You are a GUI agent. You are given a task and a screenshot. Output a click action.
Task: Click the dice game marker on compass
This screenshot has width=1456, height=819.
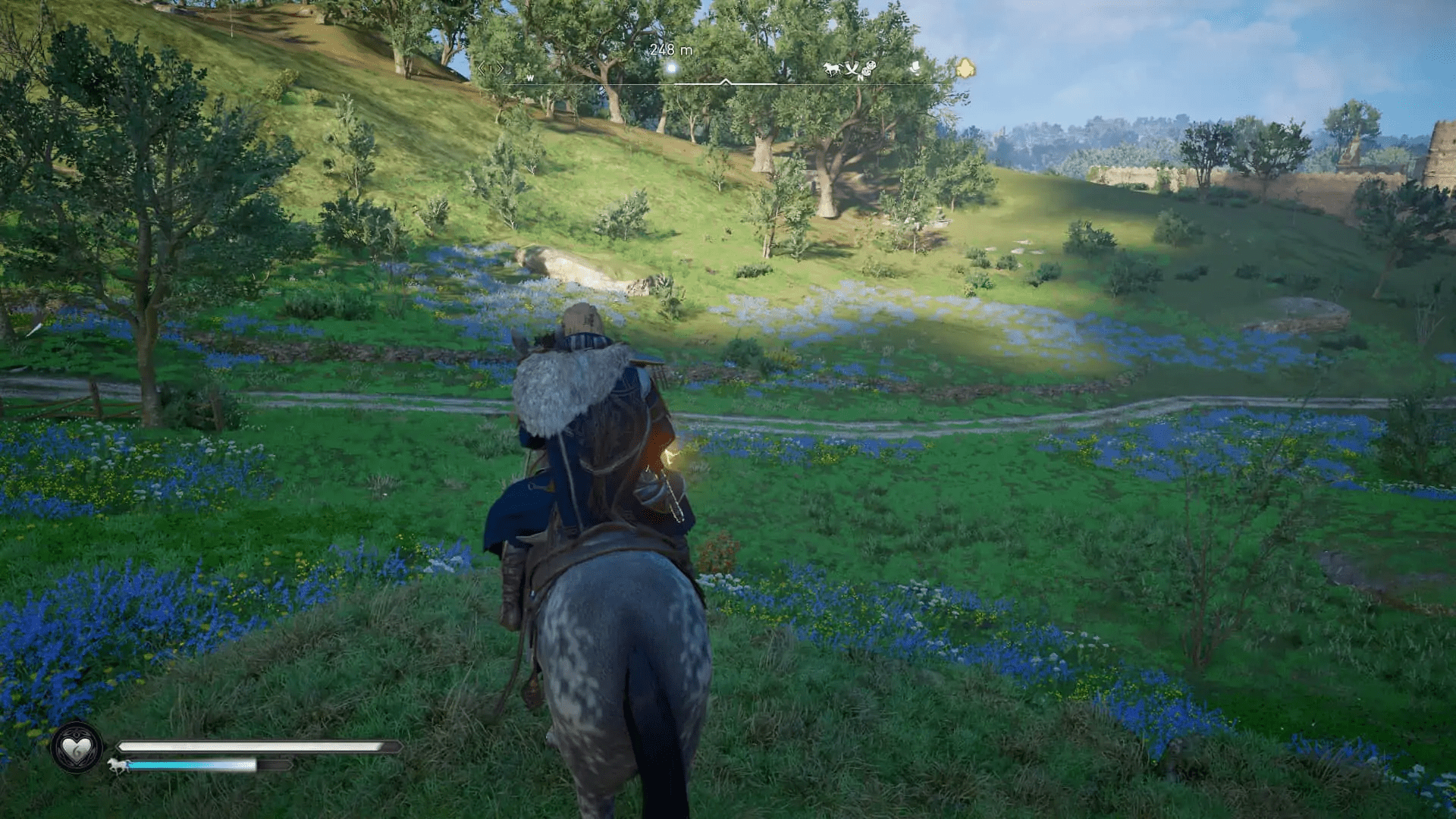tap(869, 68)
